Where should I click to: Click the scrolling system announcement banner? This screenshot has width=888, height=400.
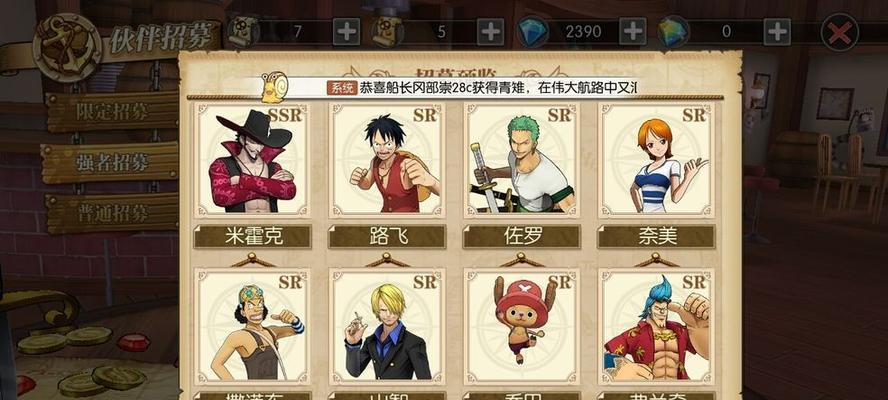(480, 88)
